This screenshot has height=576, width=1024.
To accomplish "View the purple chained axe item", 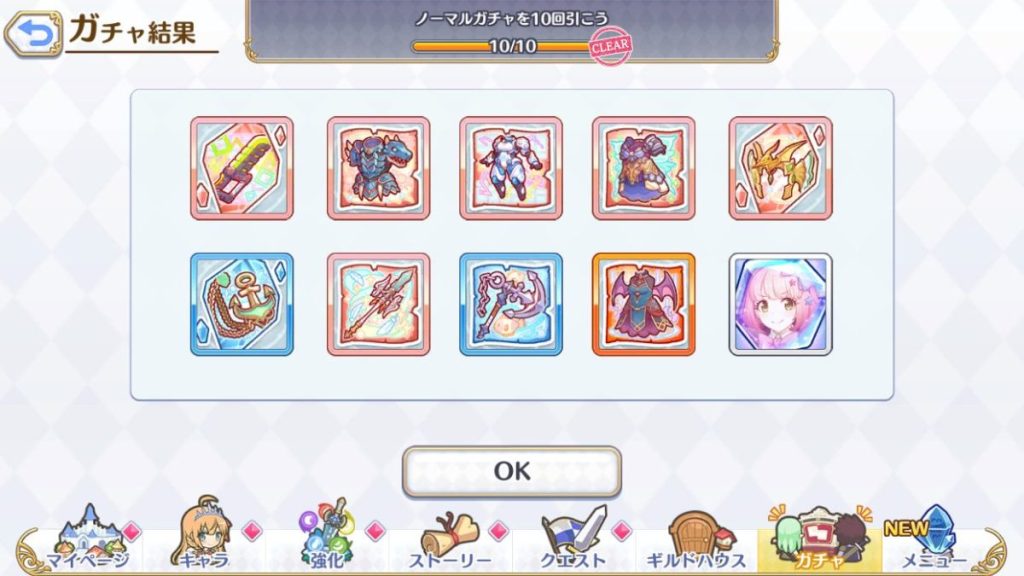I will [511, 304].
